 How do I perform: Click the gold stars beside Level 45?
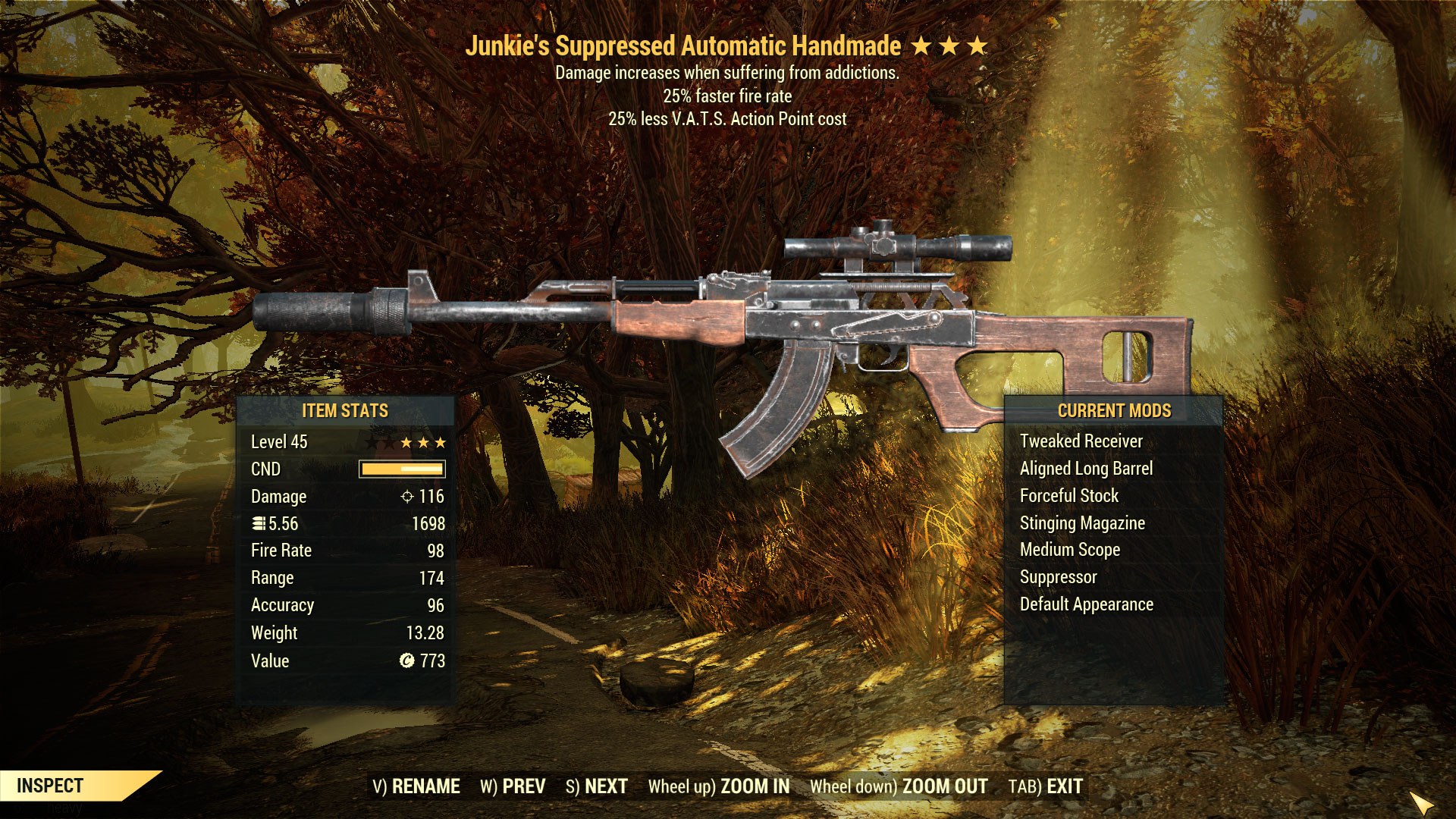coord(422,441)
